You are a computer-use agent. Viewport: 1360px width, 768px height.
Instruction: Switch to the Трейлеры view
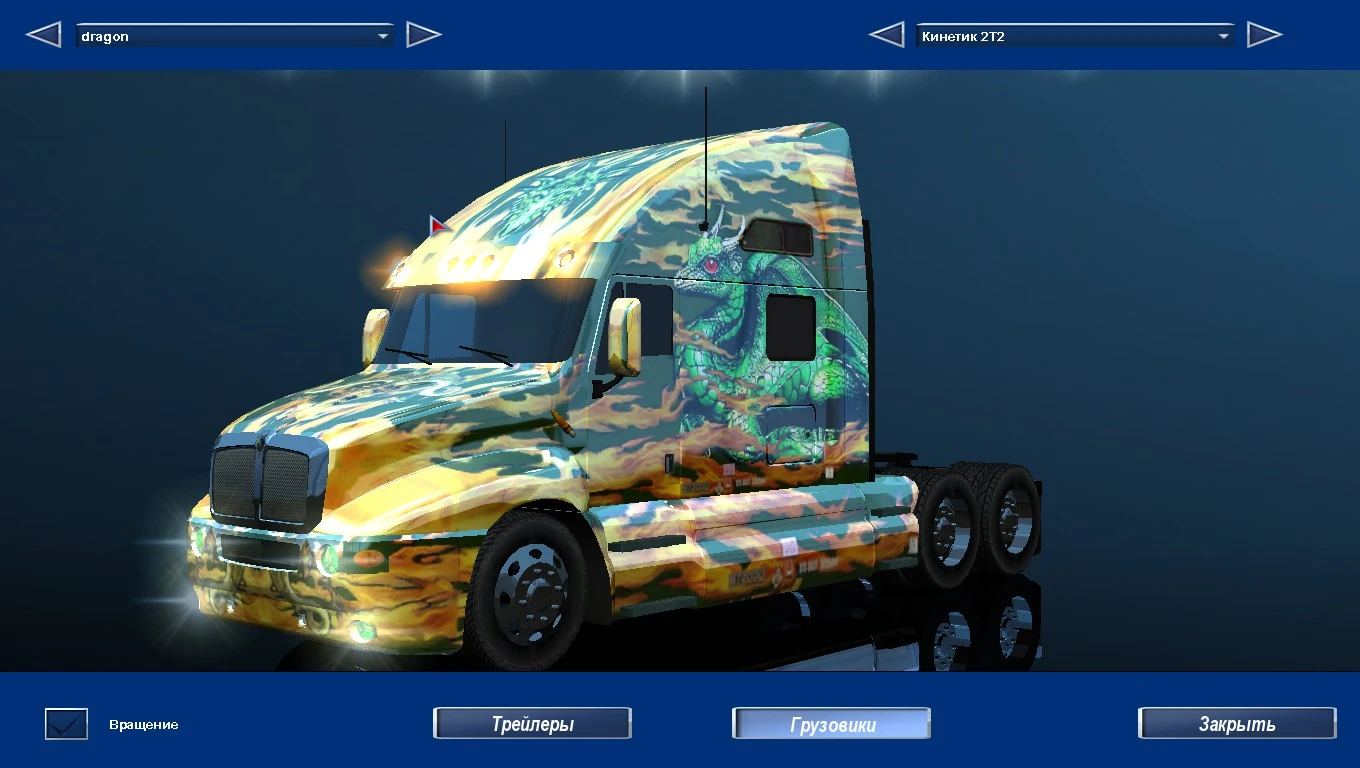(x=532, y=722)
